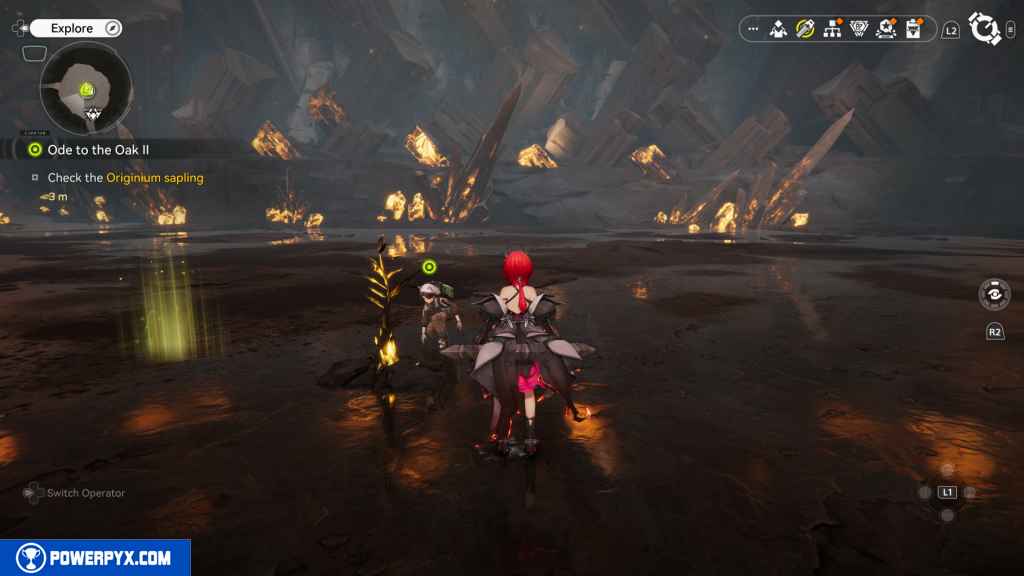Open the BP battle pass icon
Viewport: 1024px width, 576px height.
[x=858, y=29]
